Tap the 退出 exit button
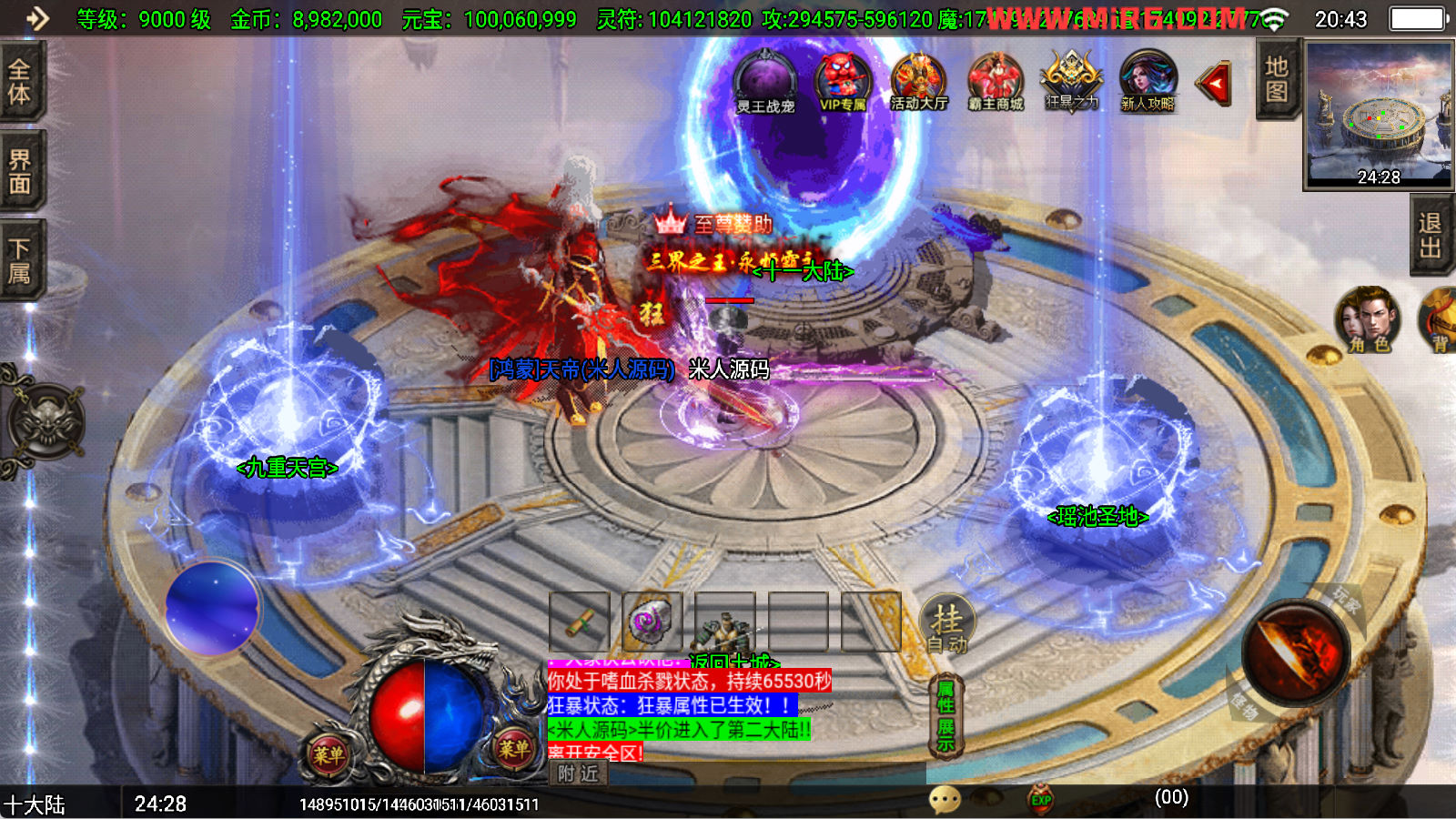The image size is (1456, 819). 1430,236
